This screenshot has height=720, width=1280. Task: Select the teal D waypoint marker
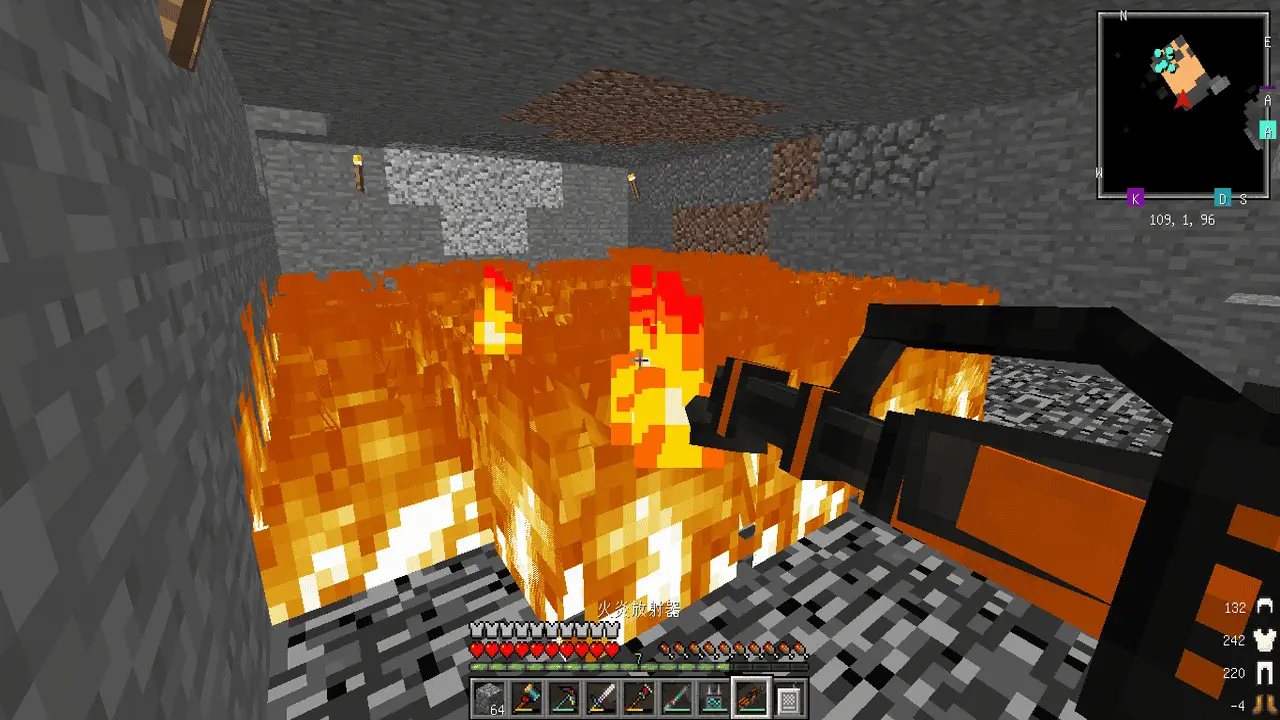tap(1221, 198)
